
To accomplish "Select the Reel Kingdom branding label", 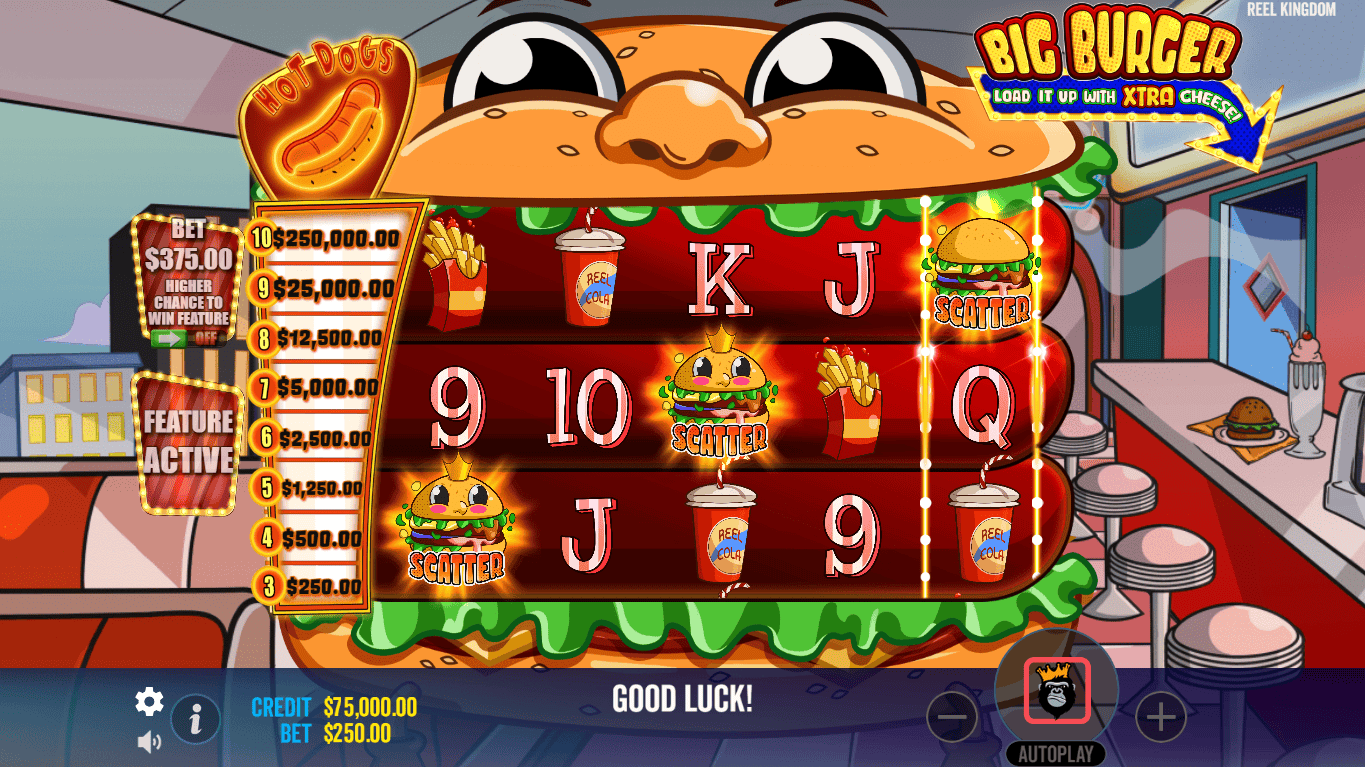I will [1290, 11].
